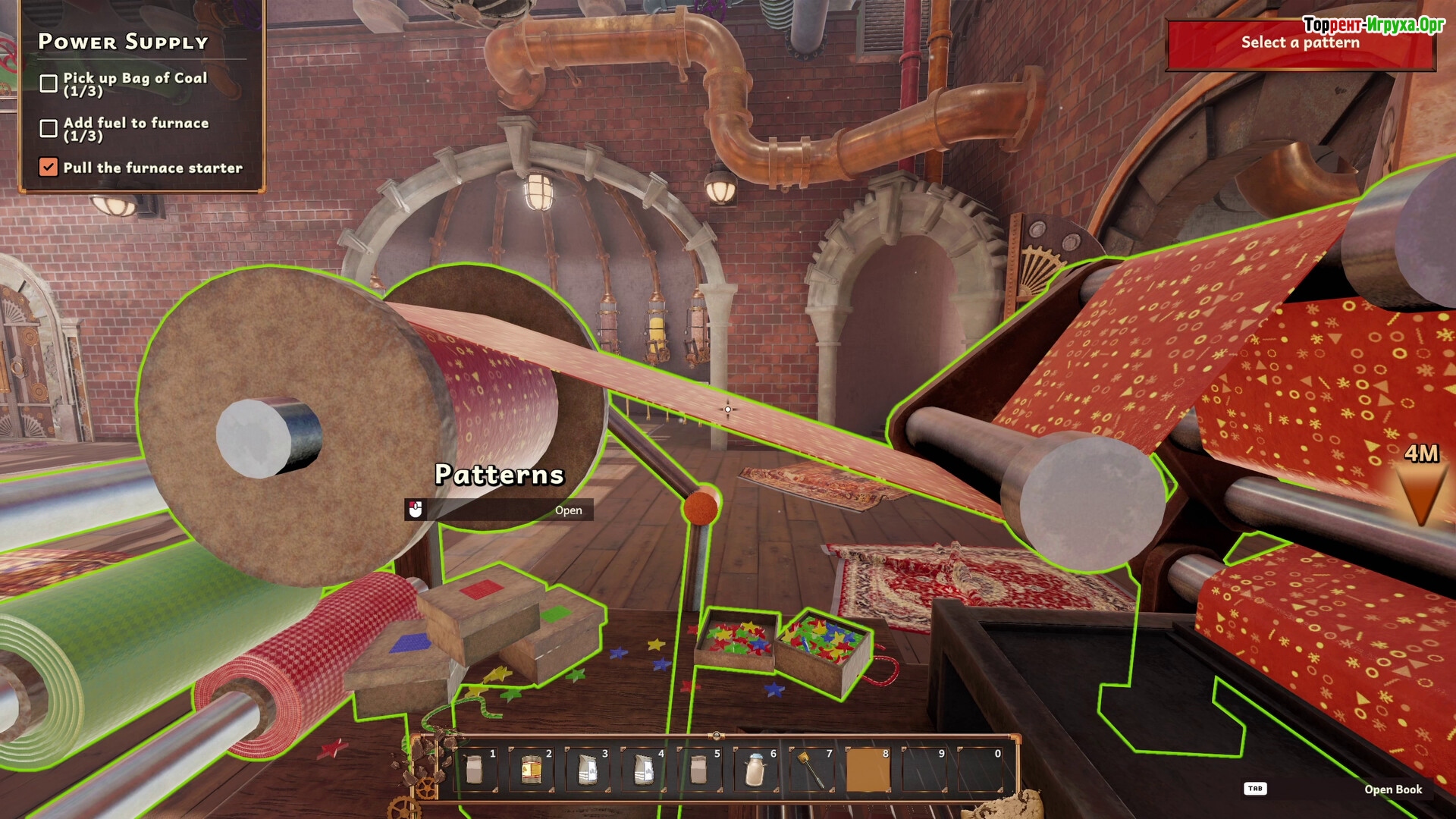Click the Power Supply objective title
This screenshot has width=1456, height=819.
(x=123, y=42)
